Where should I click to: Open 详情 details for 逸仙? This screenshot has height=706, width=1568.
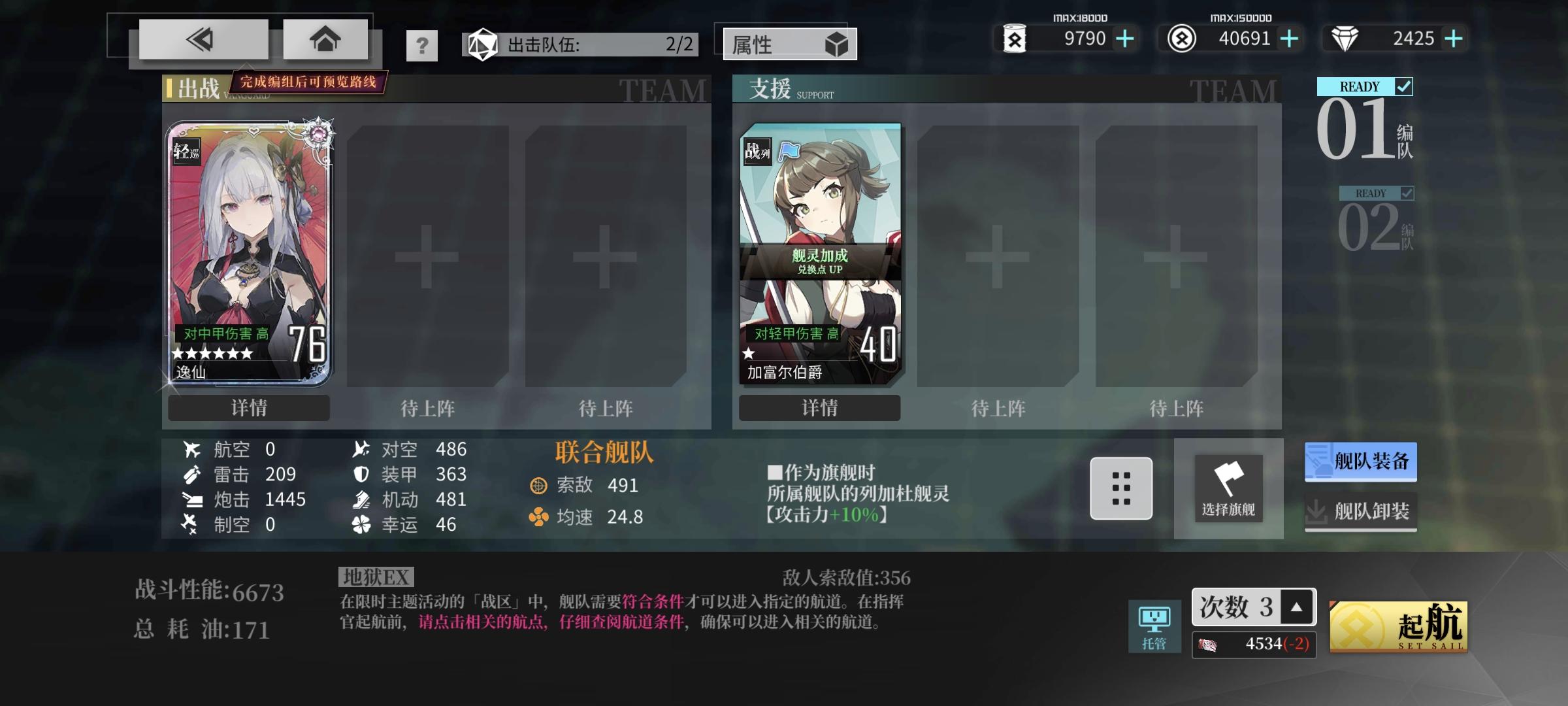[249, 408]
